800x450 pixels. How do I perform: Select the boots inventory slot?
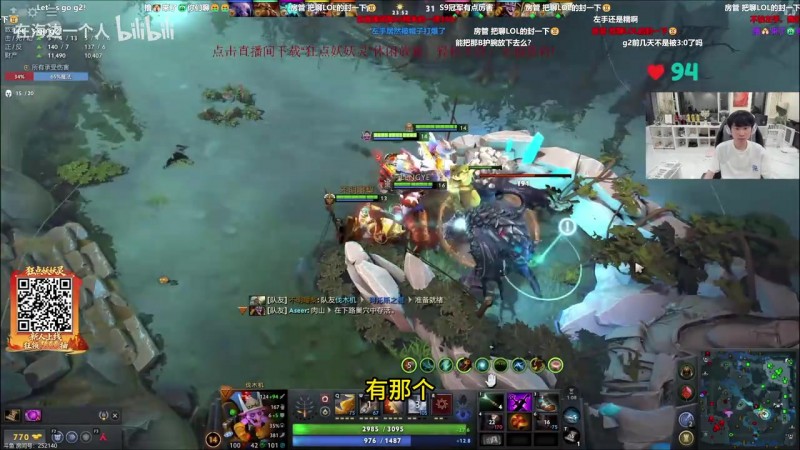tap(545, 402)
